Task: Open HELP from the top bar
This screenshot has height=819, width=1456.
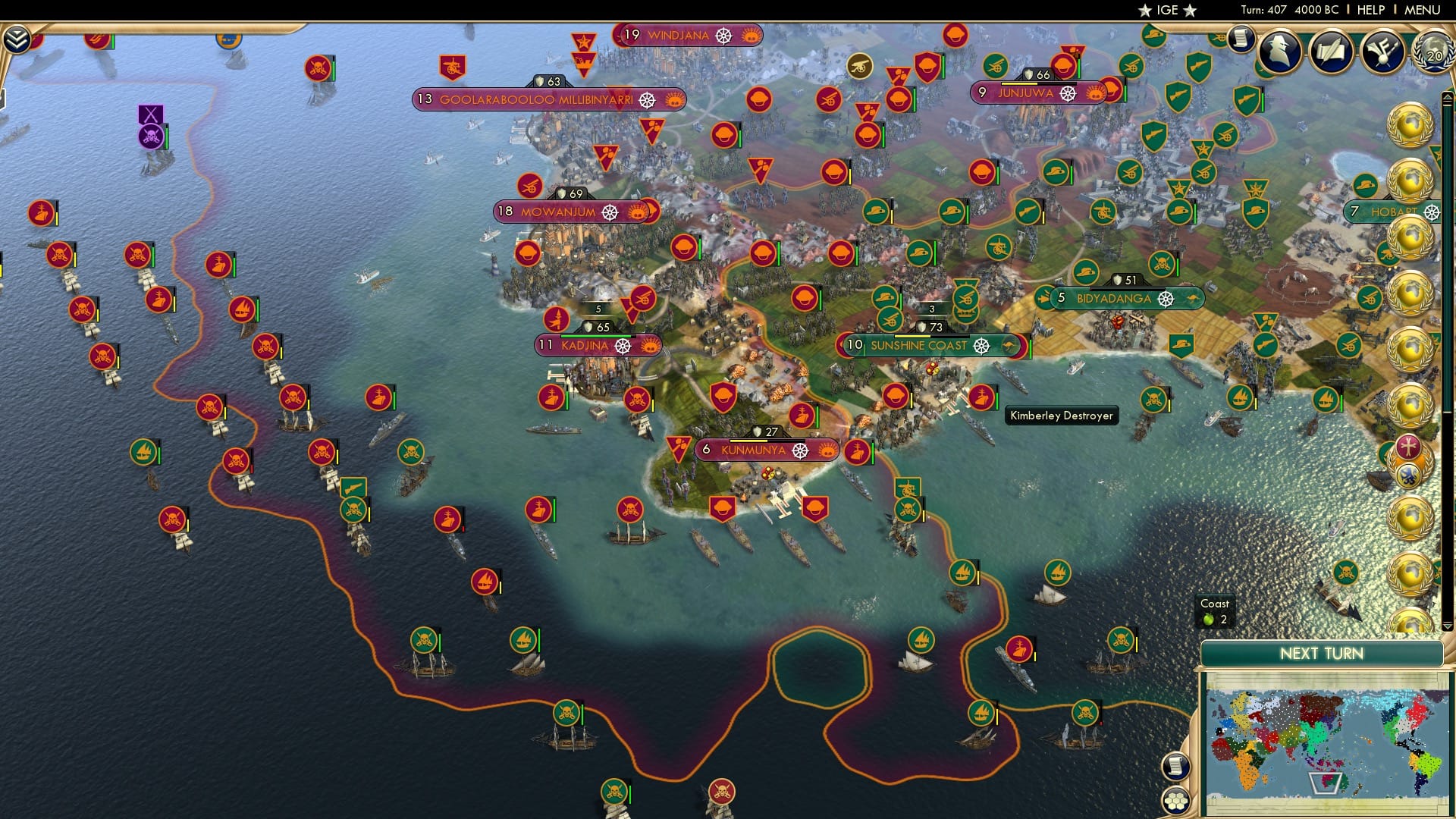Action: pos(1371,10)
